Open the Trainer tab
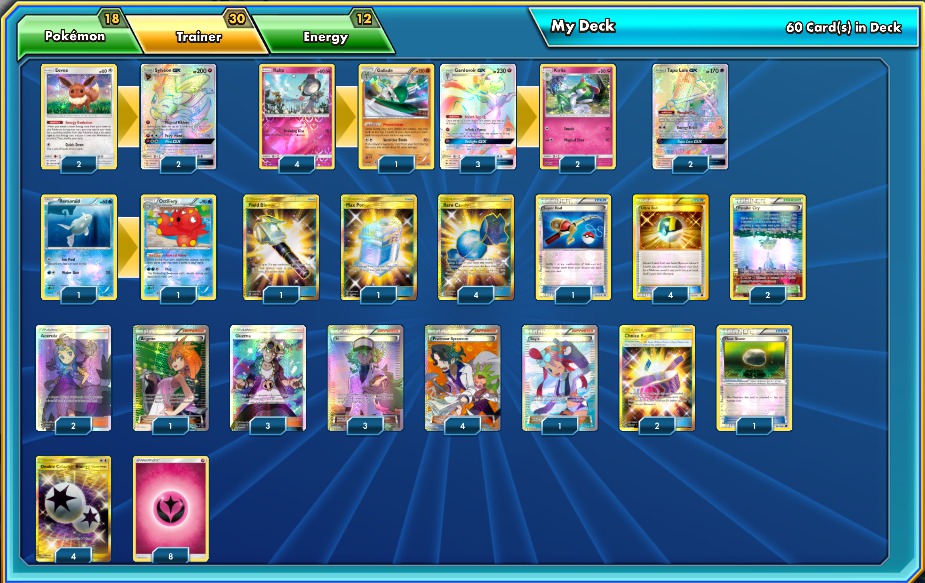This screenshot has width=925, height=583. point(198,36)
